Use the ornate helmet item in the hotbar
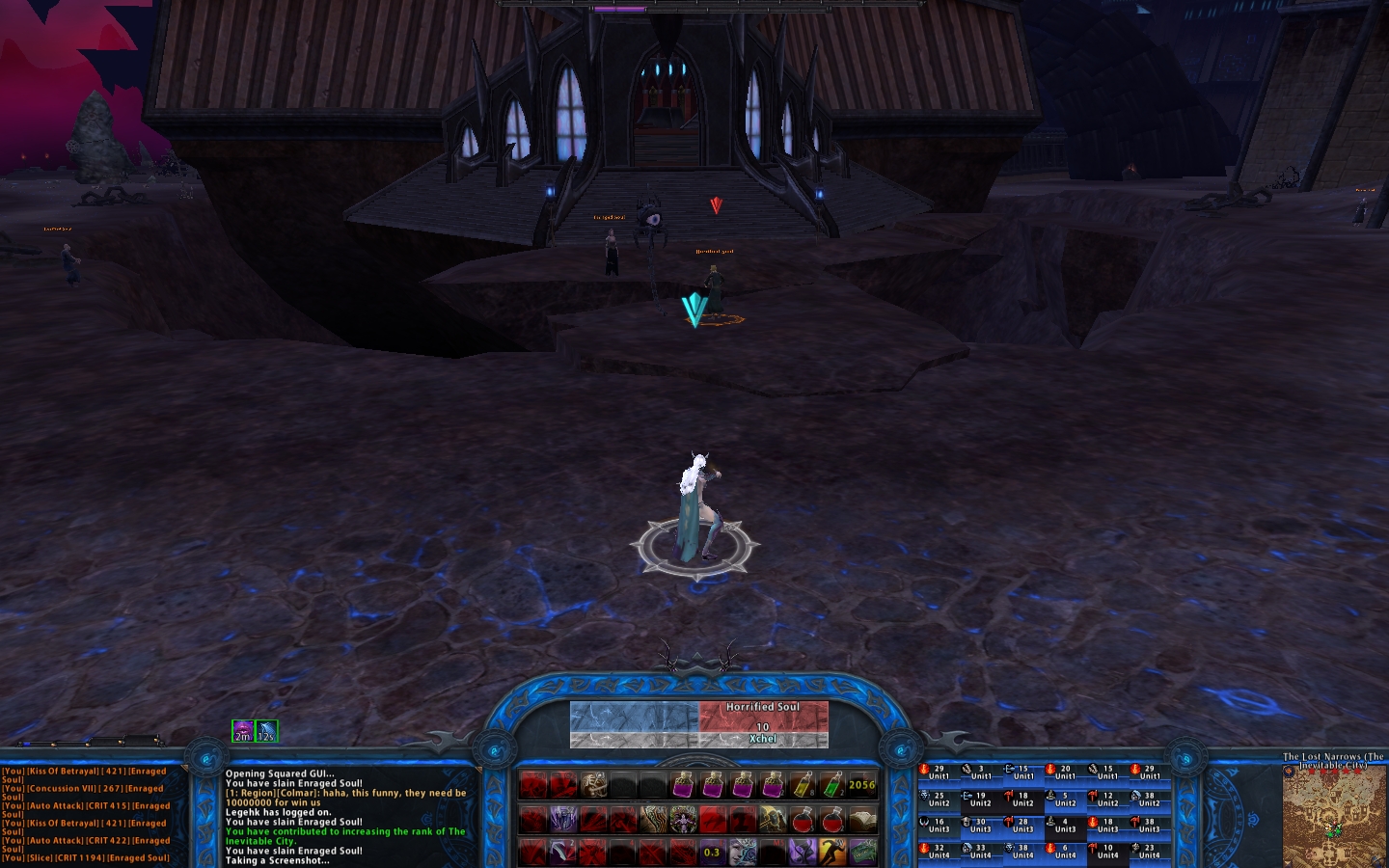Image resolution: width=1389 pixels, height=868 pixels. pyautogui.click(x=593, y=785)
